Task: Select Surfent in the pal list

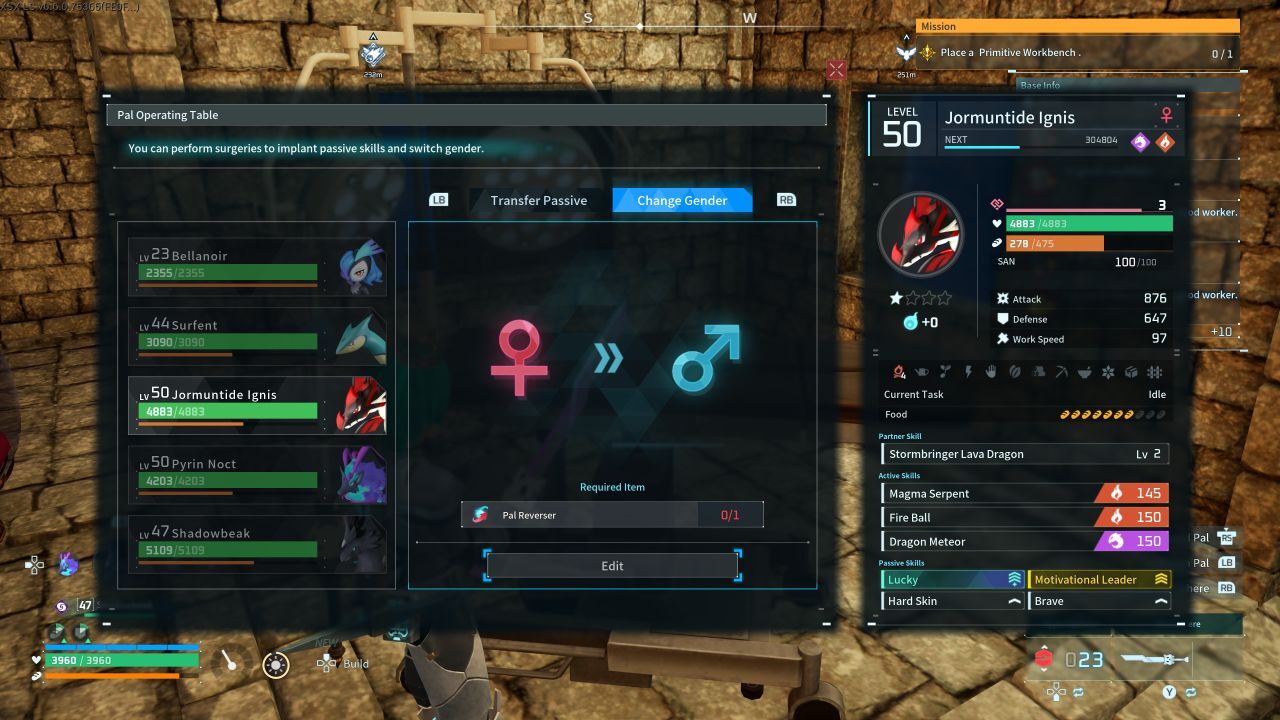Action: point(257,336)
